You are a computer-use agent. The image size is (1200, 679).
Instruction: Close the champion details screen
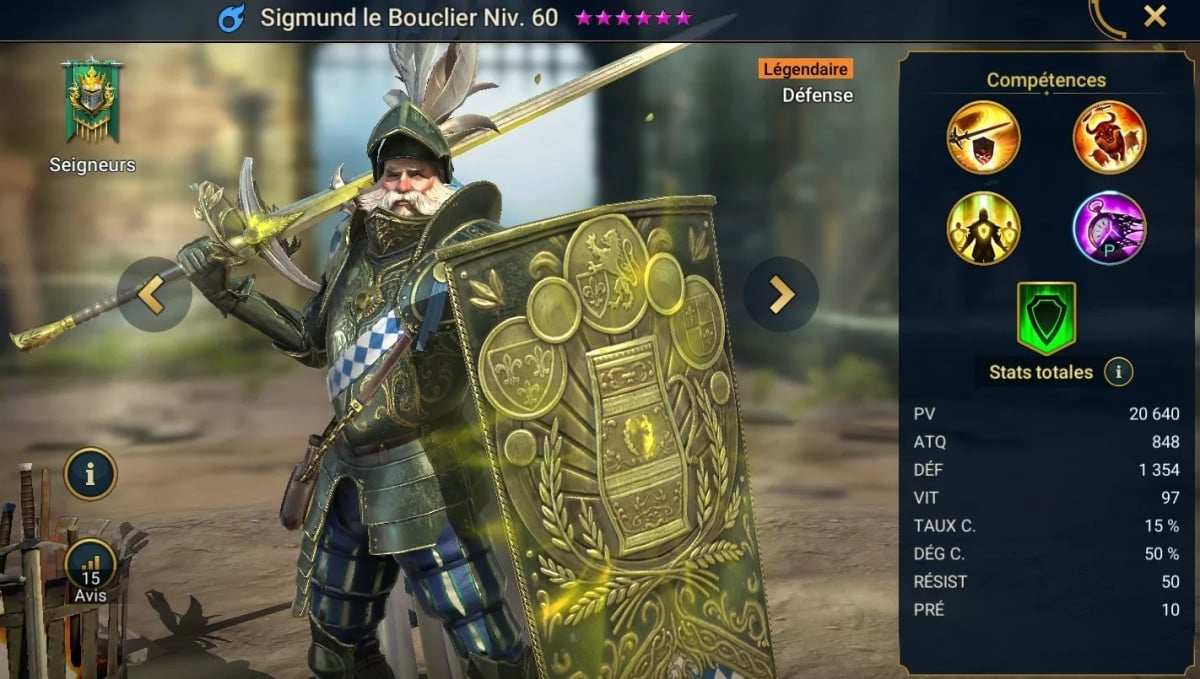(1155, 17)
